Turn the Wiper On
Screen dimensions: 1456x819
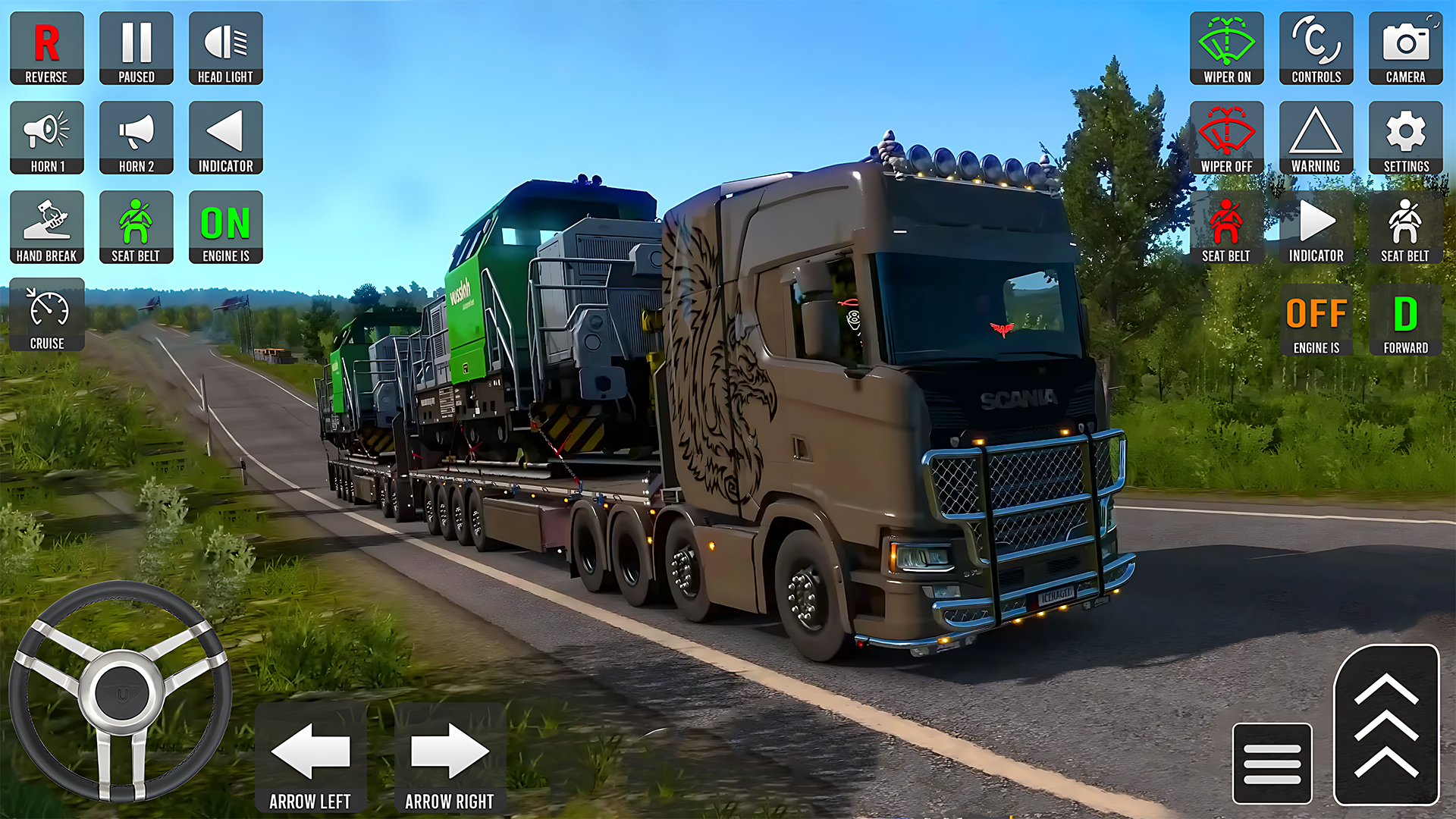click(1226, 48)
